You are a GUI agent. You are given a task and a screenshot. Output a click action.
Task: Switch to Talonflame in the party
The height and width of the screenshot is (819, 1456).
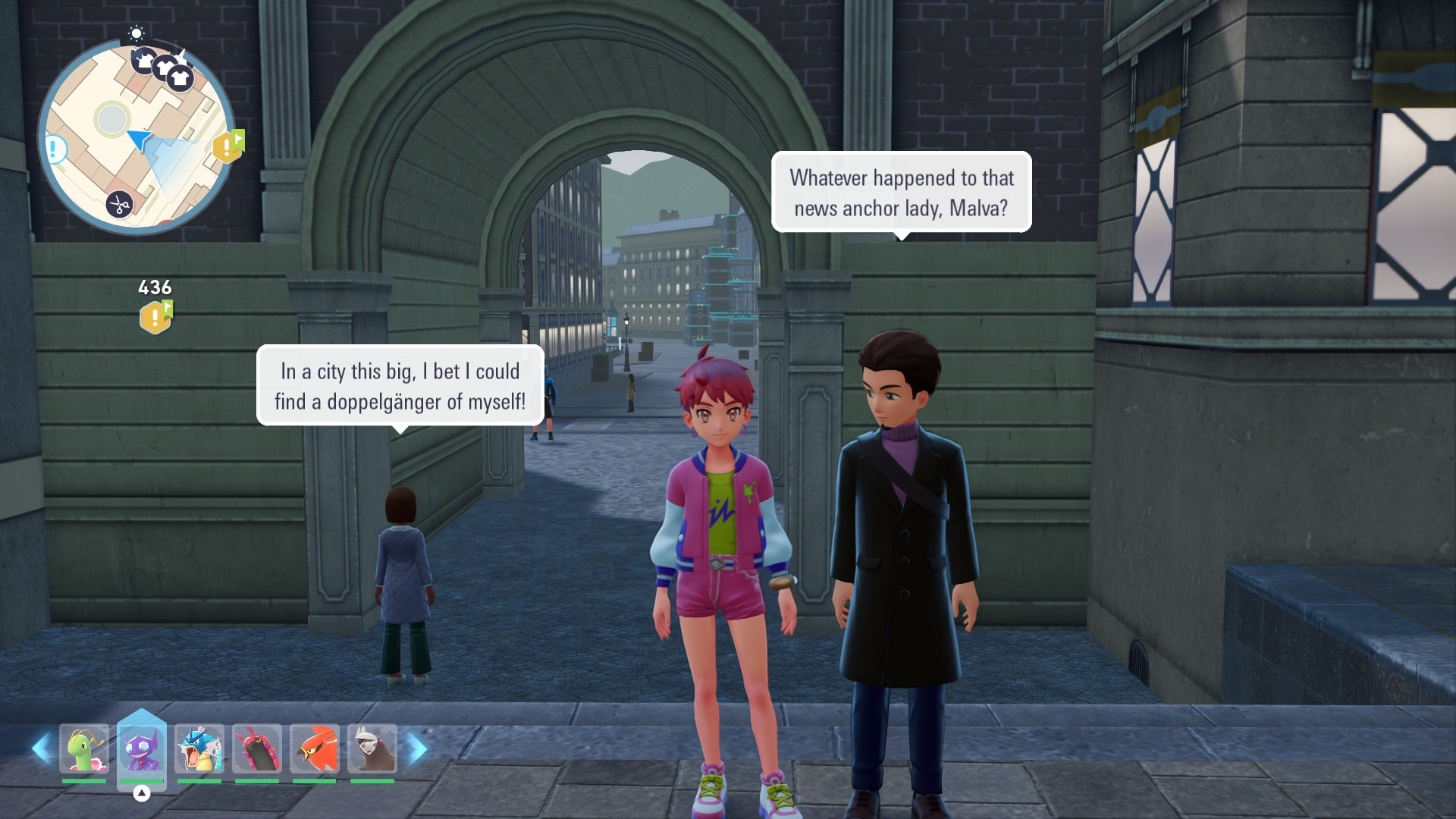[x=315, y=749]
